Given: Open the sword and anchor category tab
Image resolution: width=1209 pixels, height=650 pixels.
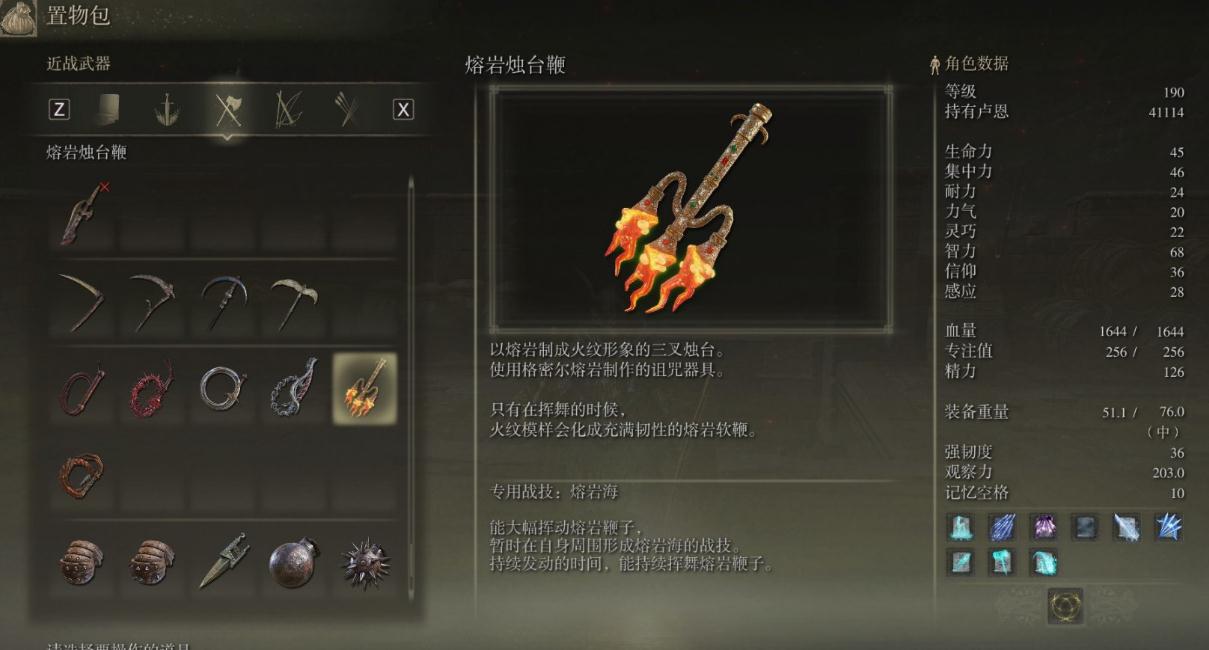Looking at the screenshot, I should pos(167,110).
